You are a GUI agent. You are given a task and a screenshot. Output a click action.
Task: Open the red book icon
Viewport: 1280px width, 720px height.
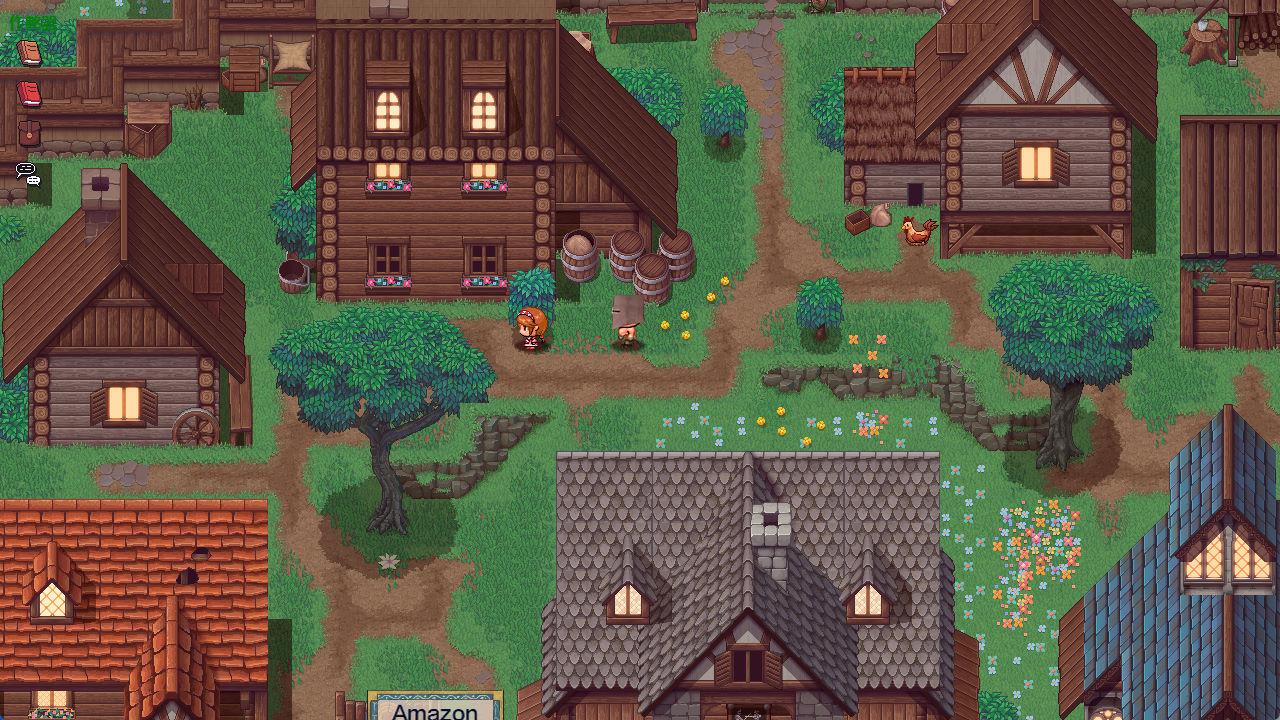(29, 94)
